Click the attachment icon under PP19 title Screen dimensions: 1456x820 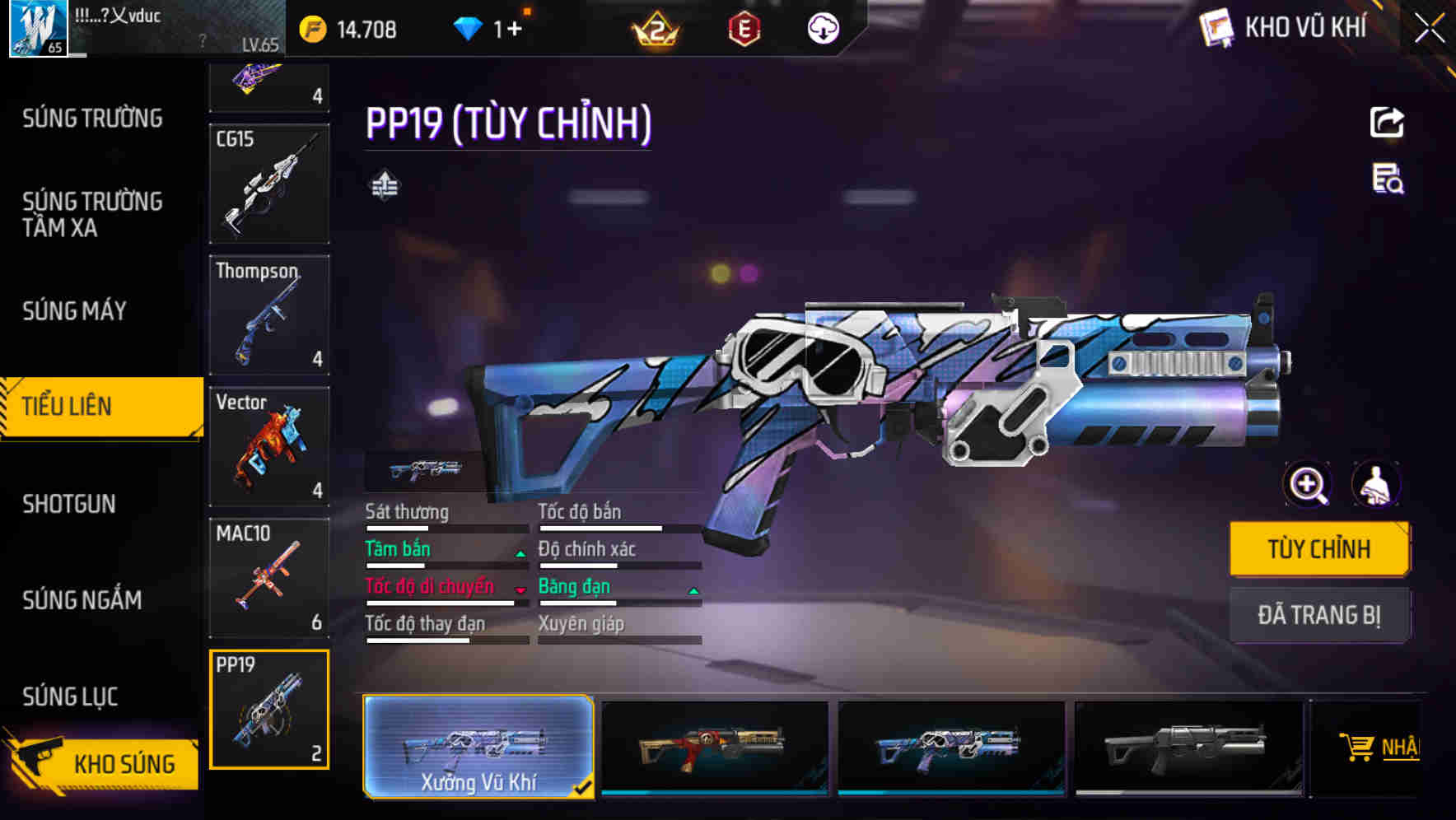384,184
